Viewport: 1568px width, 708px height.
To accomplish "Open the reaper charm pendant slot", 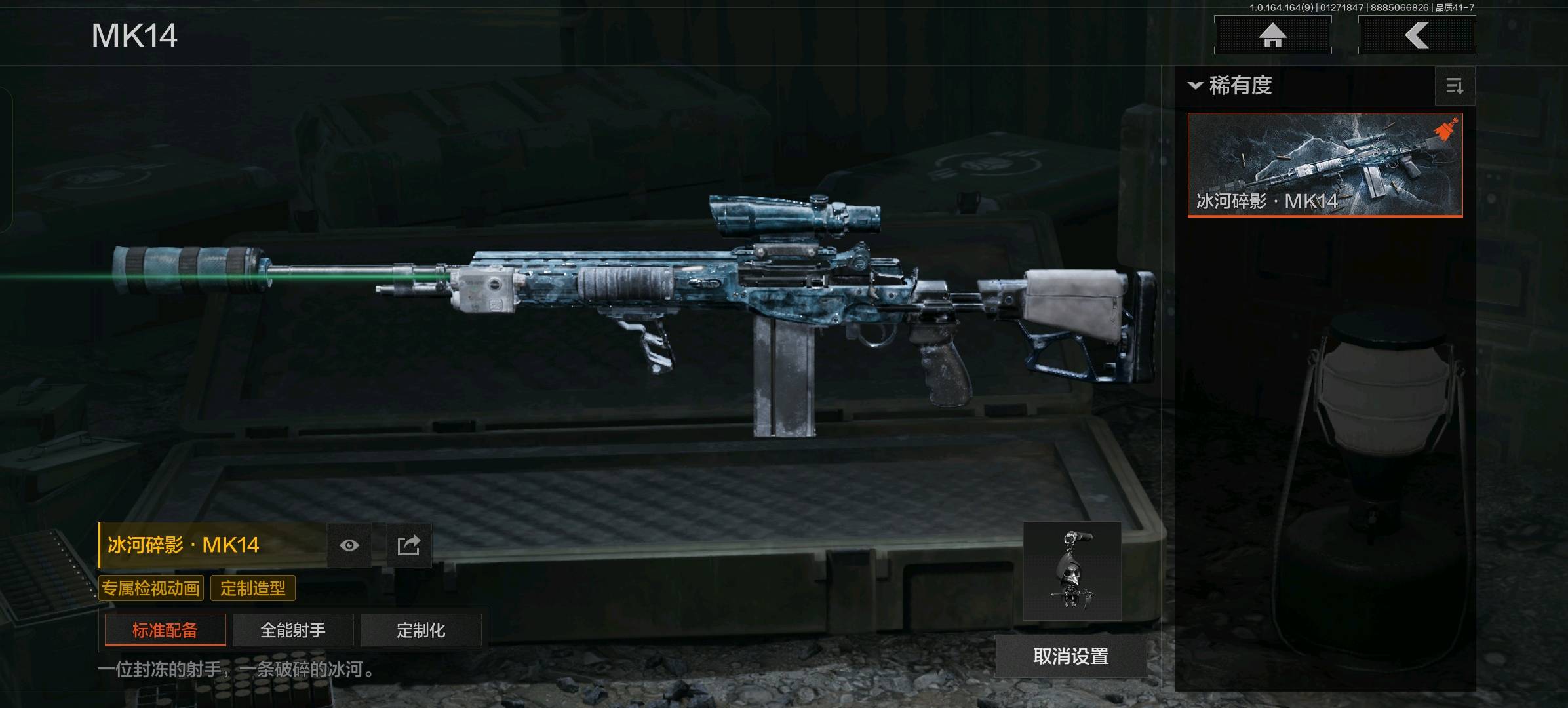I will coord(1072,572).
